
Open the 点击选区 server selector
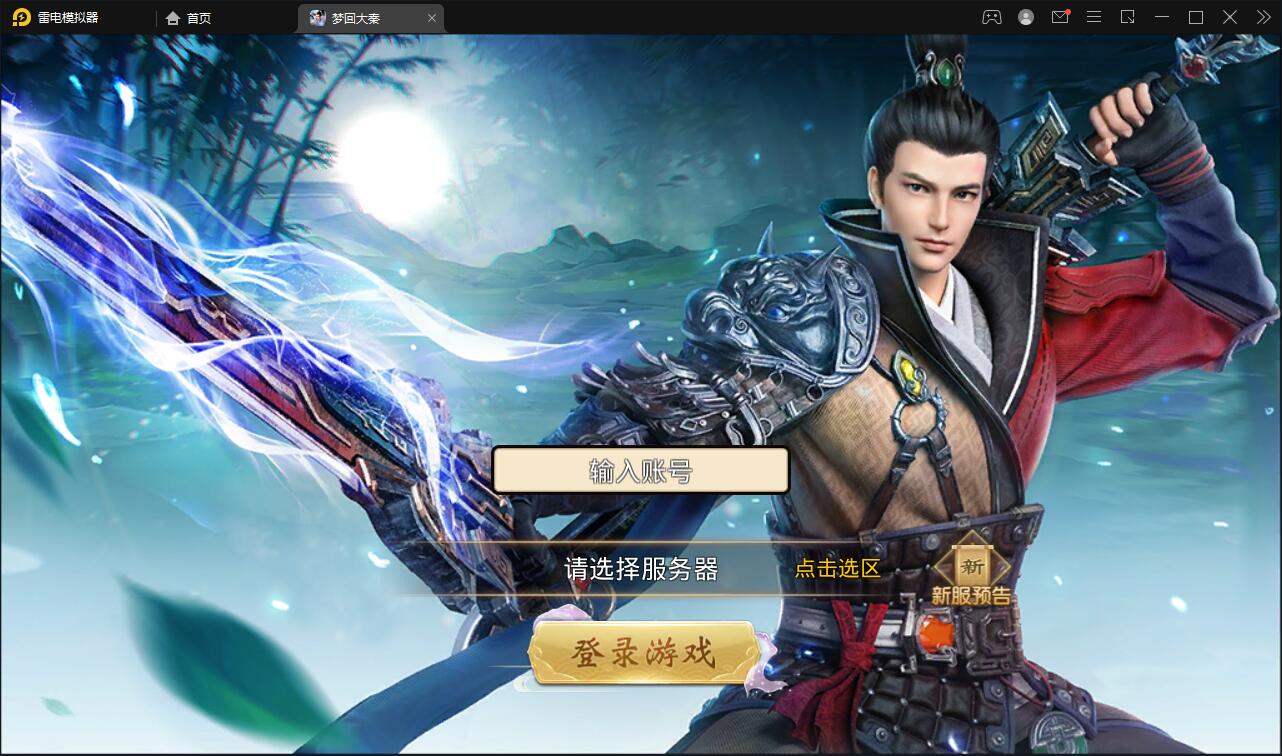[x=837, y=569]
